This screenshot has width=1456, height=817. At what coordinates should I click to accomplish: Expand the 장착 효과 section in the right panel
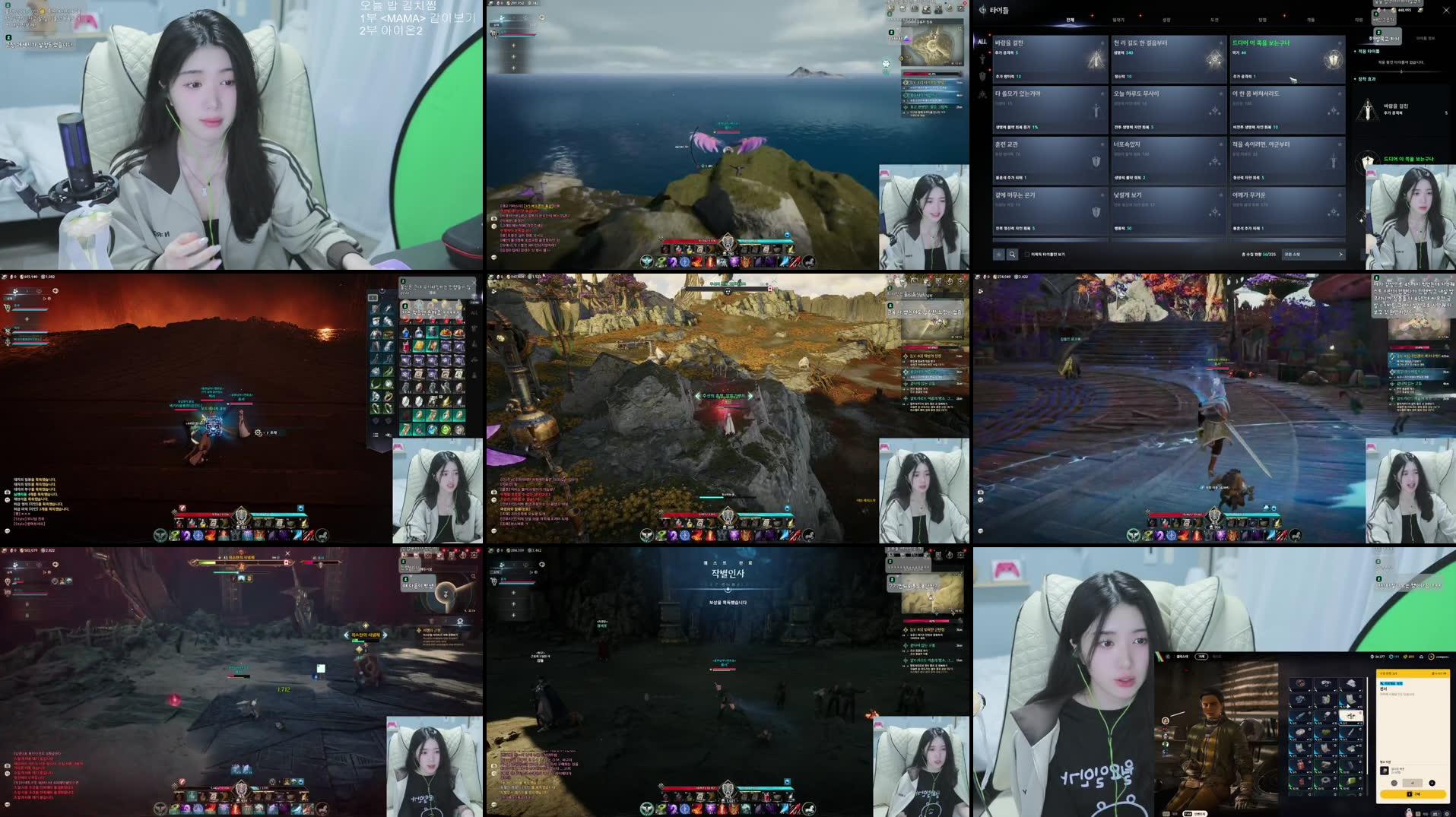point(1366,79)
